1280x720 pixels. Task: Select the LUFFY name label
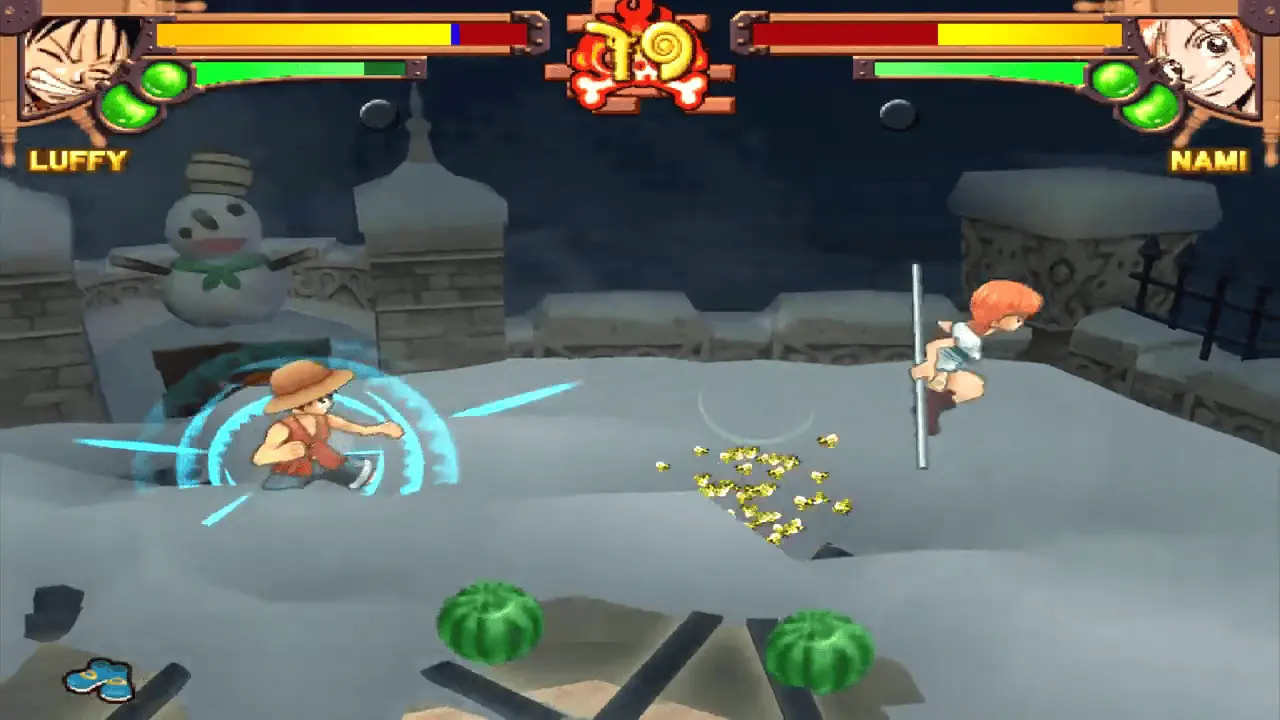79,158
